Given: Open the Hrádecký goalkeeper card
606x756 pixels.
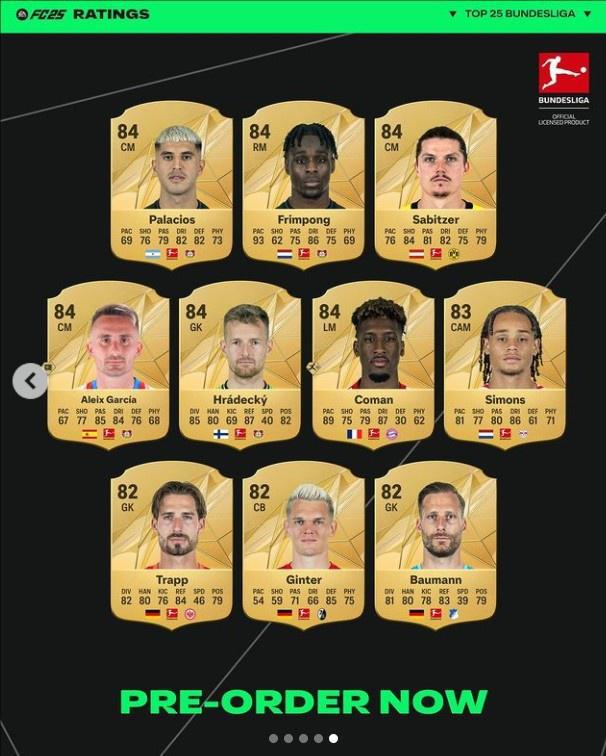Looking at the screenshot, I should point(240,365).
